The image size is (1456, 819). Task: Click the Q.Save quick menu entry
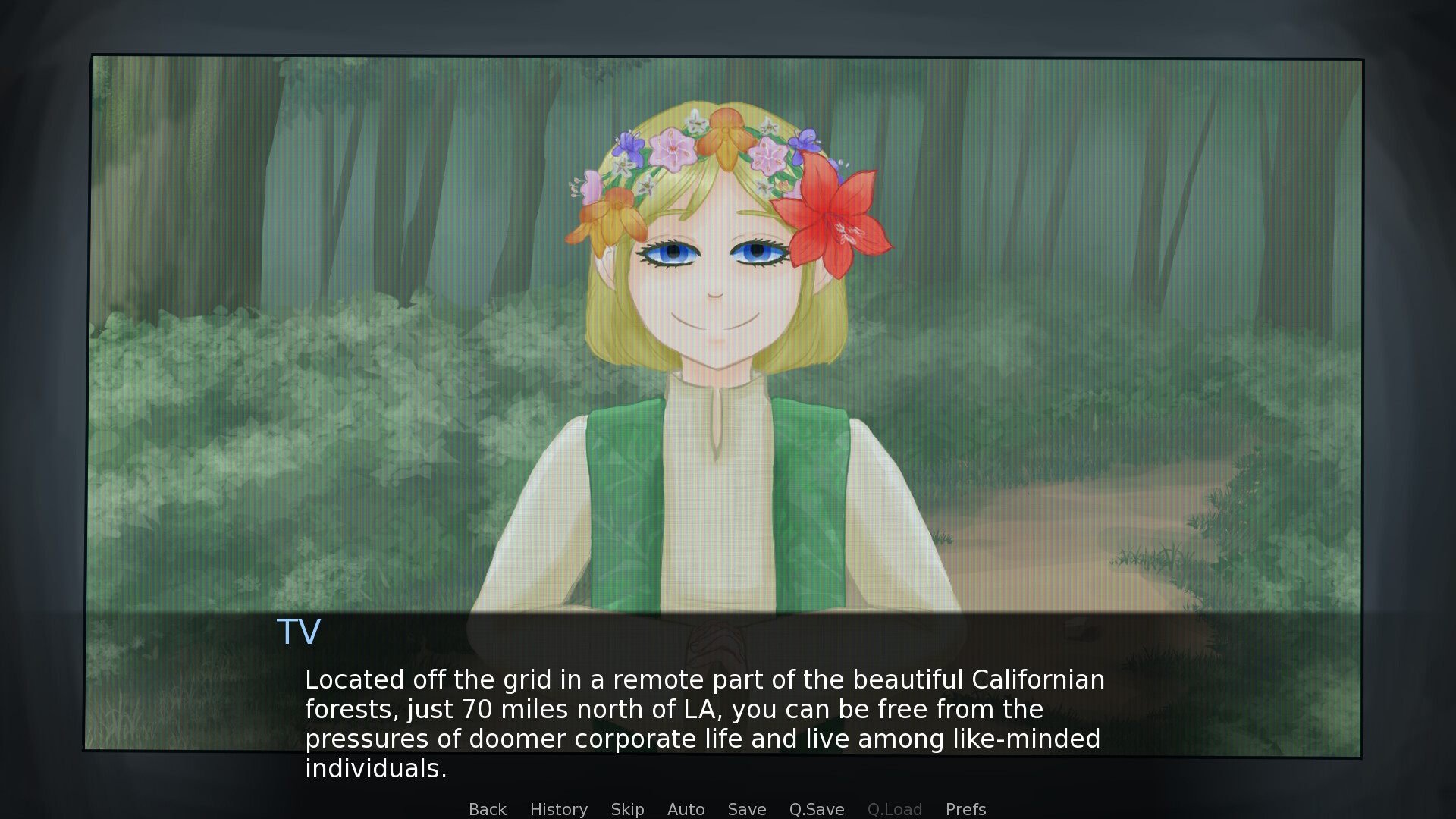tap(816, 808)
